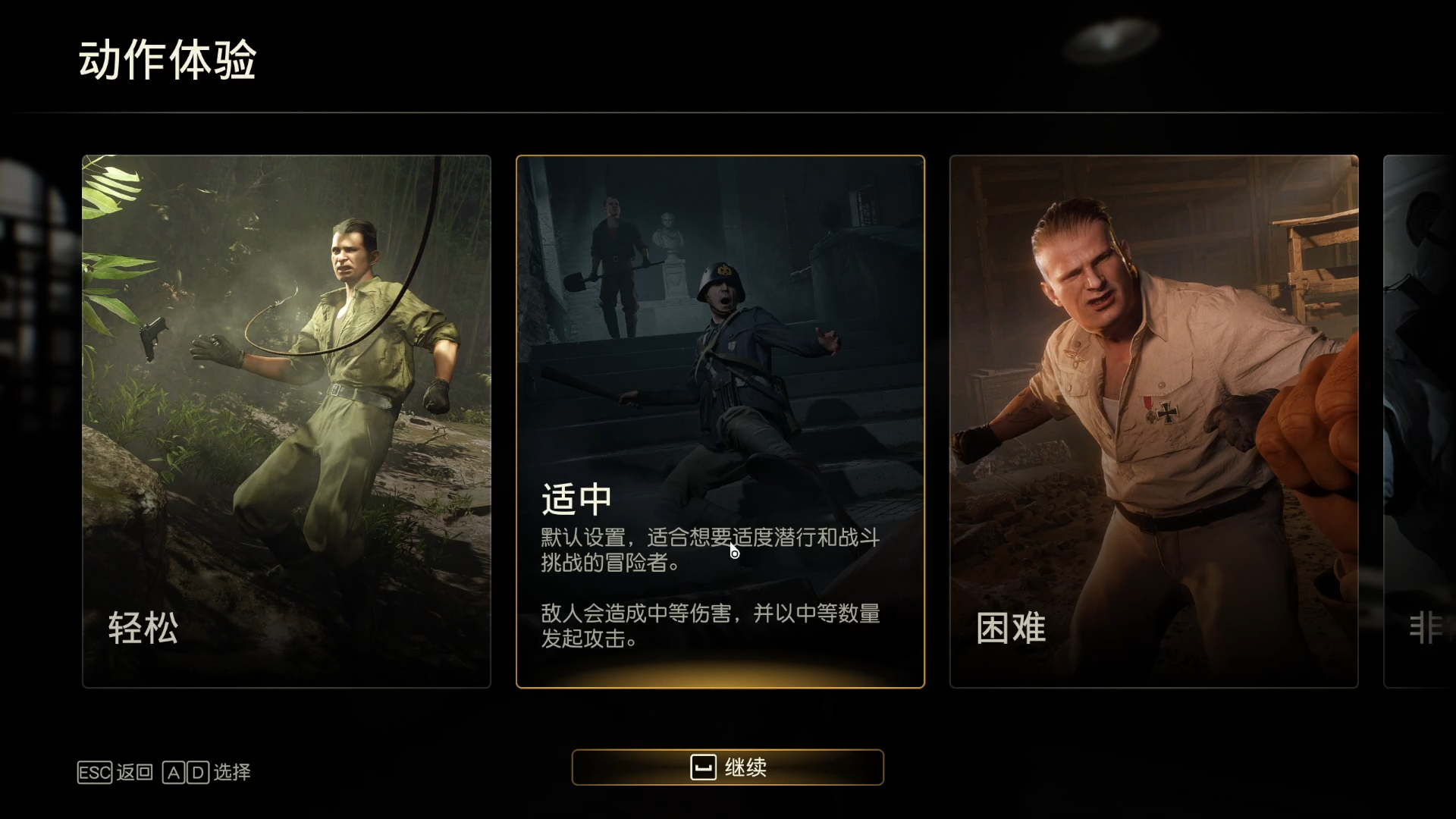Screen dimensions: 1456x819
Task: Go back with the 返回 option
Action: pyautogui.click(x=116, y=772)
